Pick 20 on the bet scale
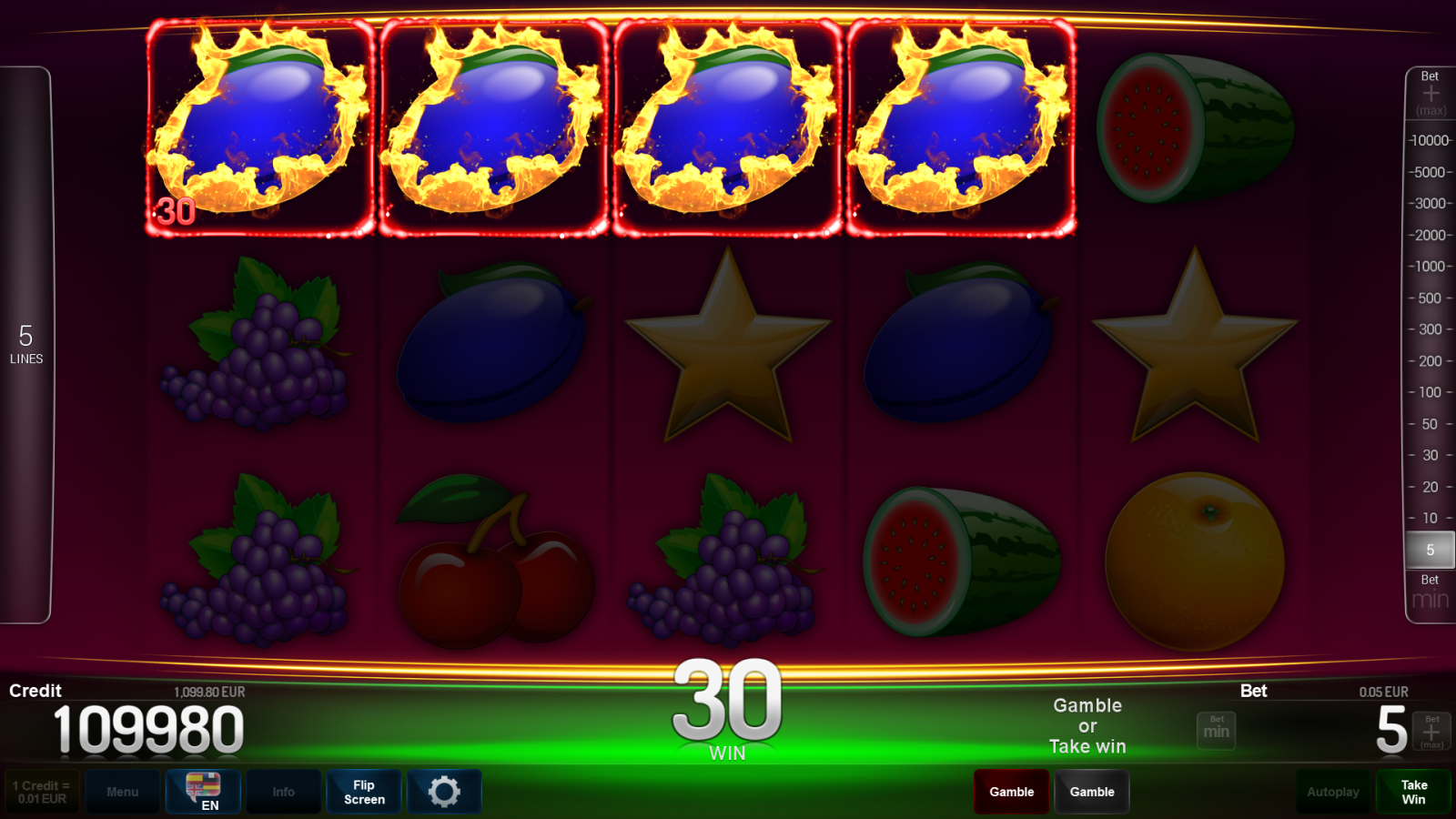 point(1430,487)
